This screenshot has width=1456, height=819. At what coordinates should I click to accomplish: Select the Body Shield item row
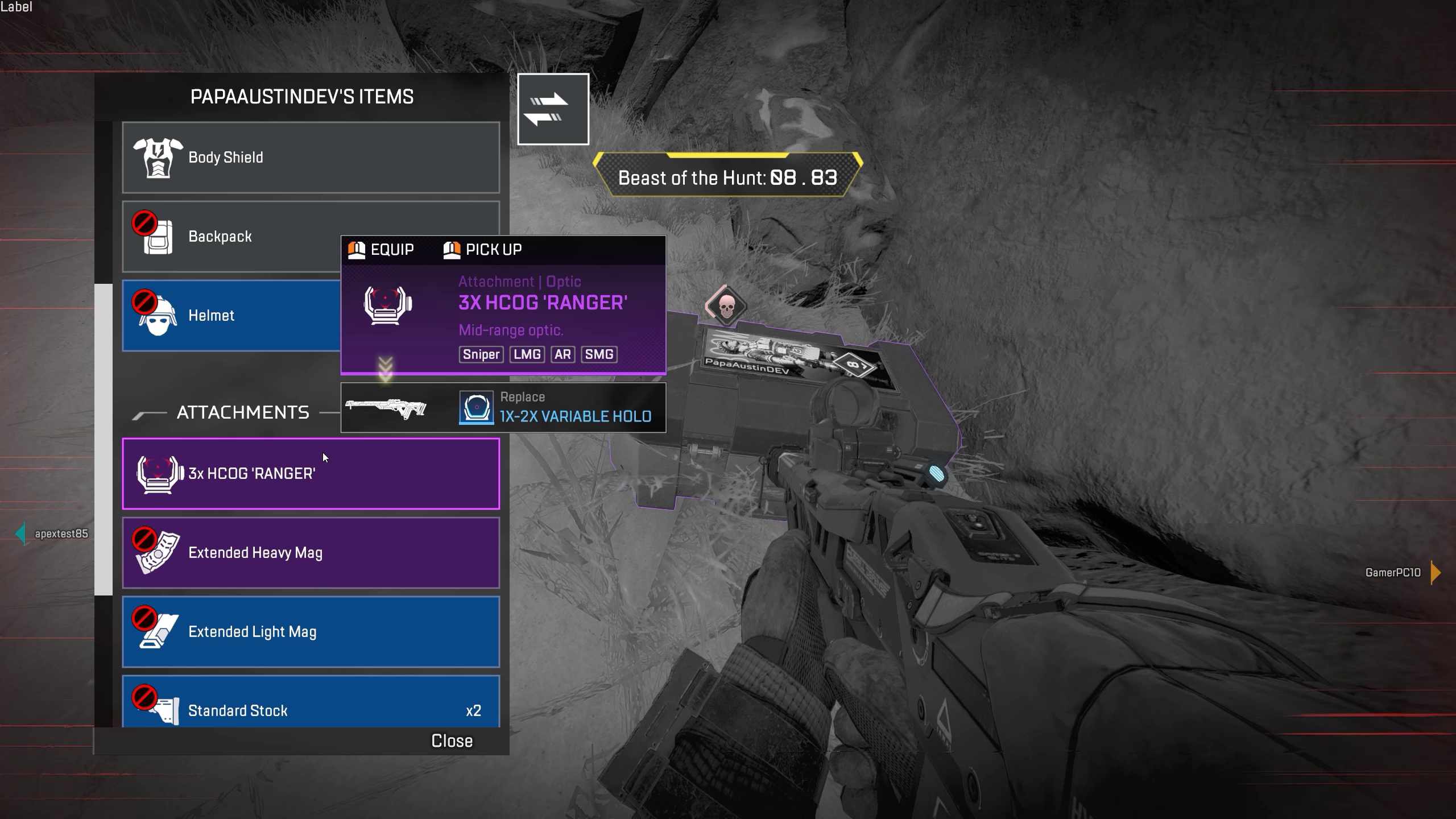click(x=311, y=158)
